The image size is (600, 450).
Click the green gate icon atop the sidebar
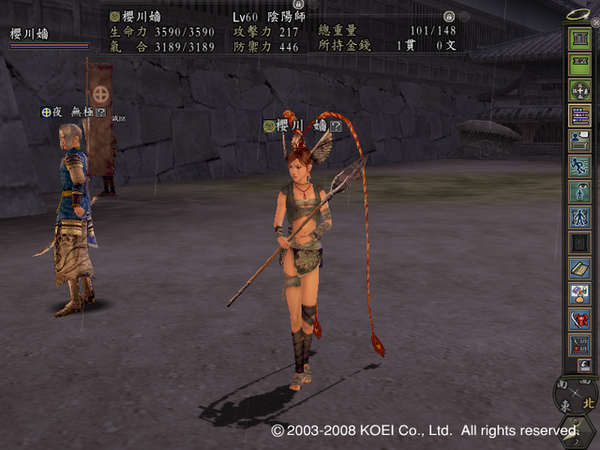point(578,39)
